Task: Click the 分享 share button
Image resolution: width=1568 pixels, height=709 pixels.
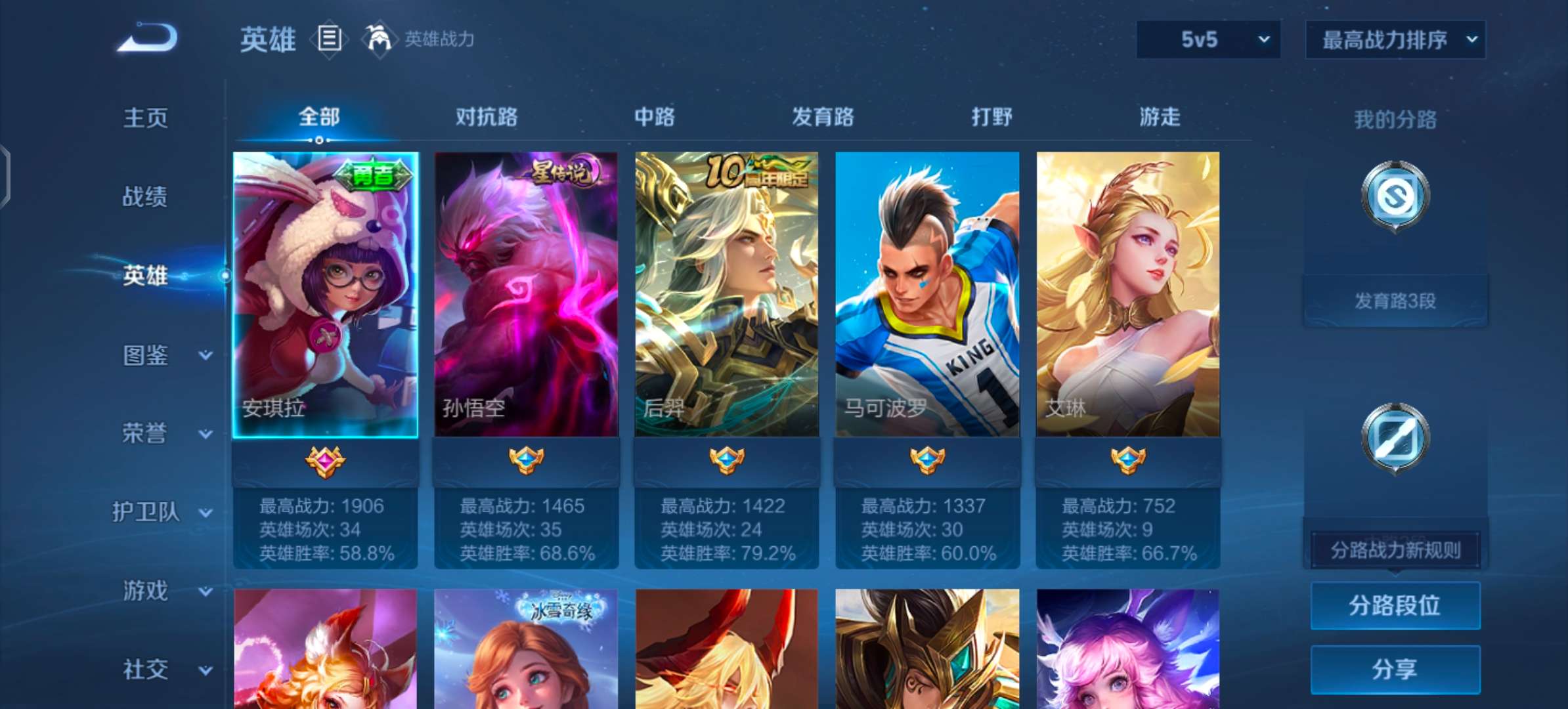Action: pyautogui.click(x=1395, y=669)
